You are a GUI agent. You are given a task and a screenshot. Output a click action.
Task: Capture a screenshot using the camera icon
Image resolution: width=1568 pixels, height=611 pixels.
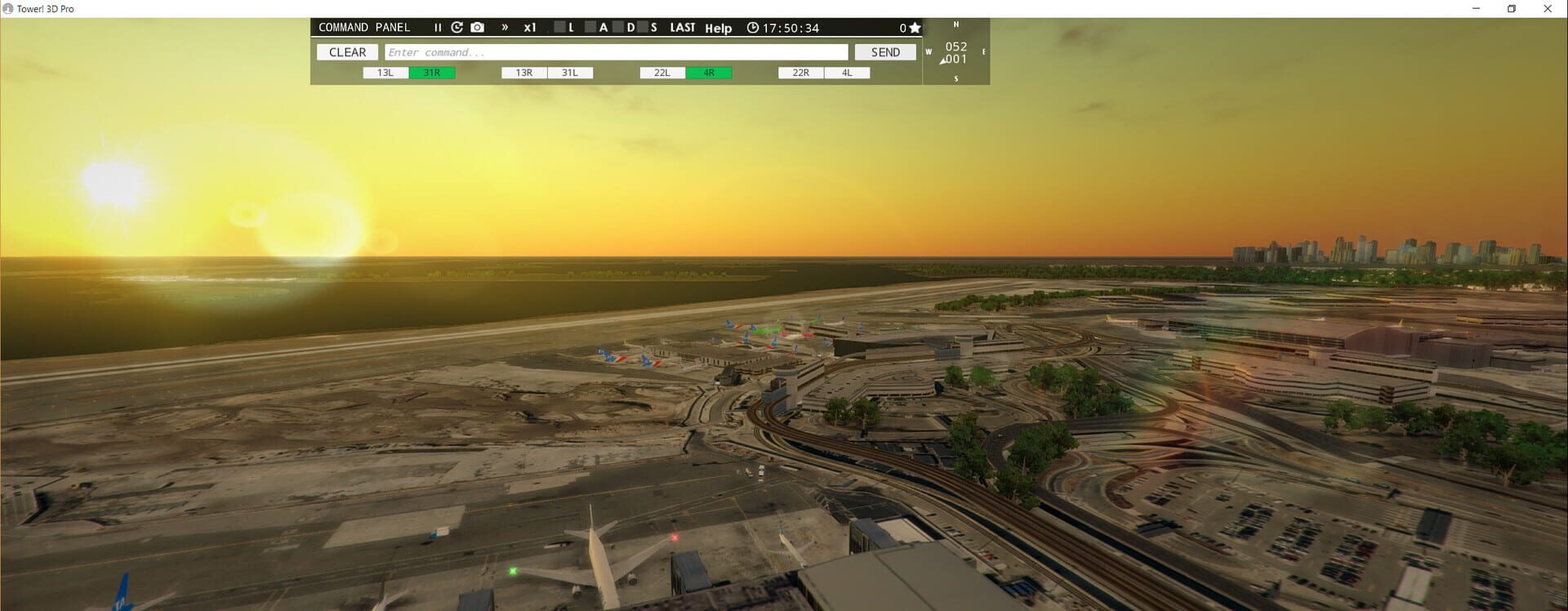pyautogui.click(x=477, y=26)
